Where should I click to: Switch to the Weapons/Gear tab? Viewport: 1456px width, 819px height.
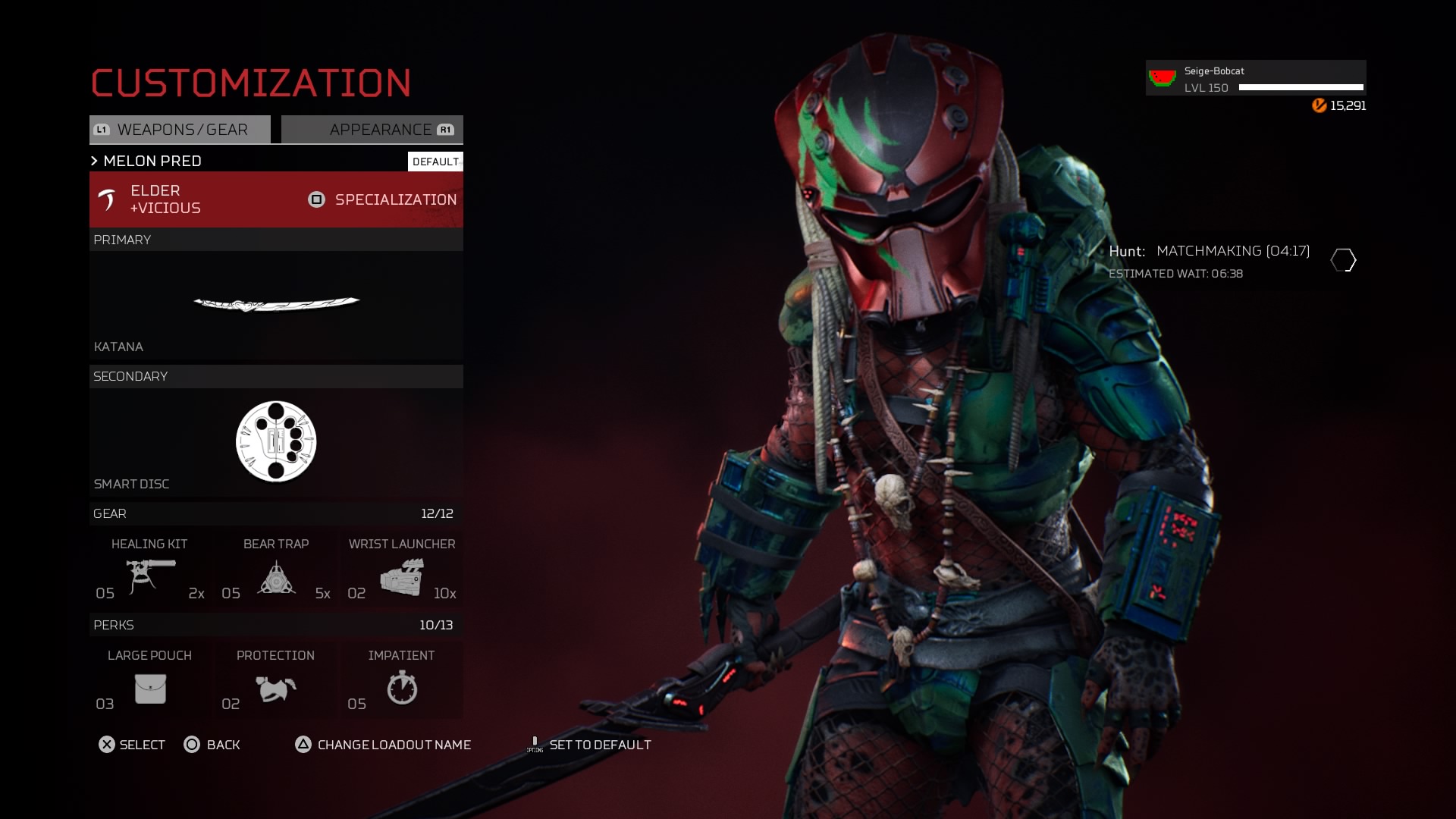pyautogui.click(x=180, y=130)
